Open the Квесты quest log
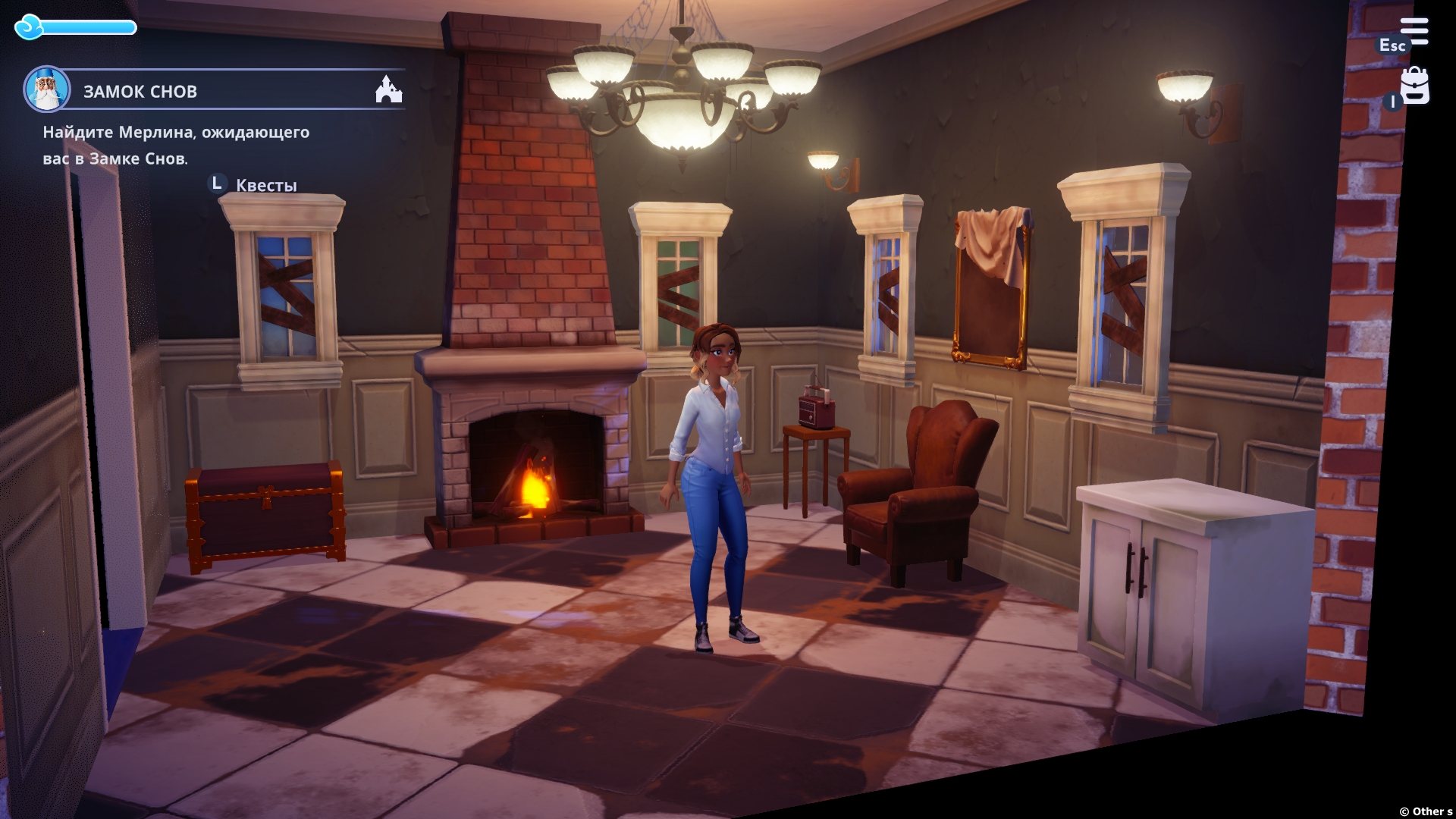The width and height of the screenshot is (1456, 819). click(x=265, y=185)
